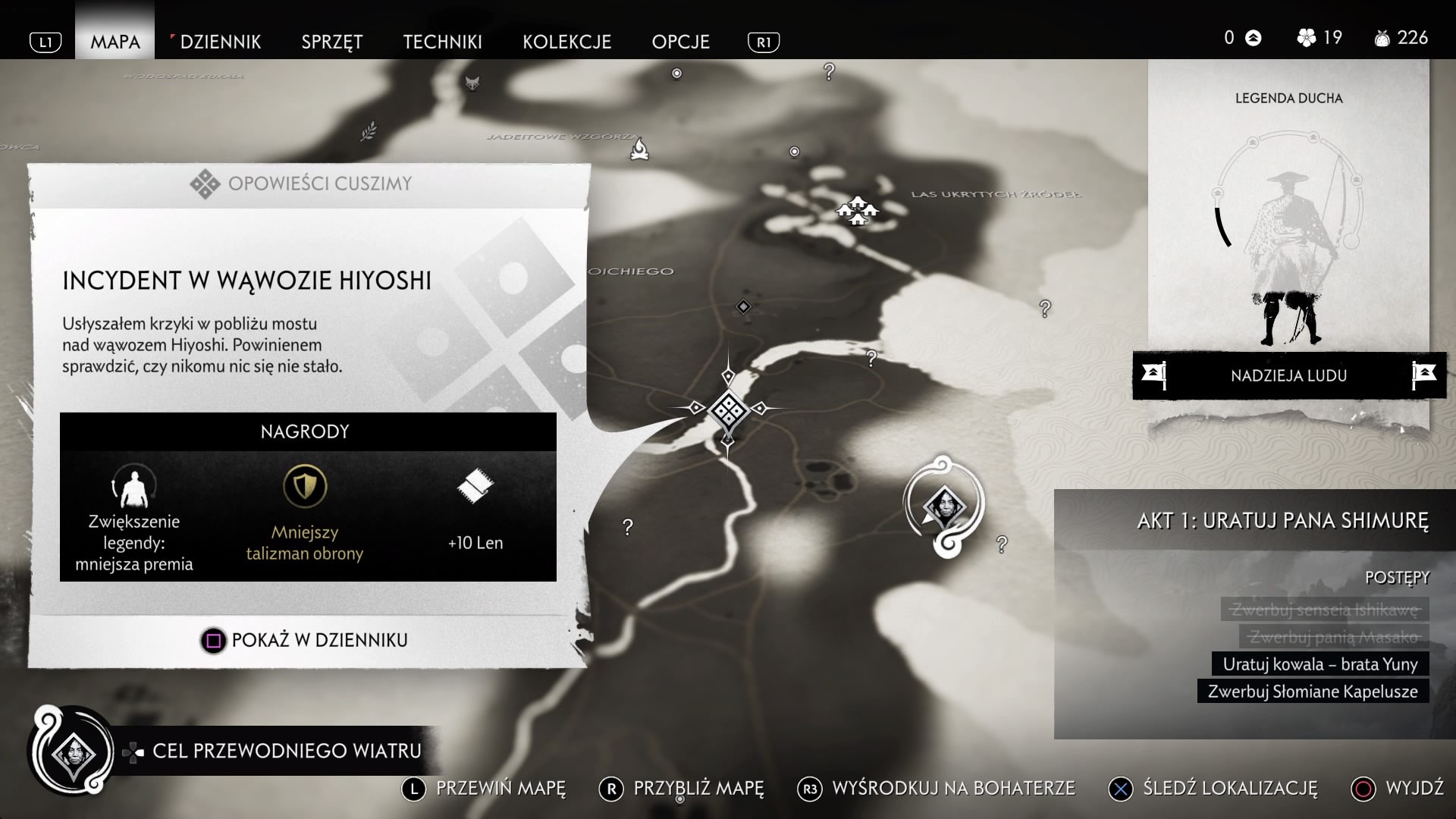This screenshot has height=819, width=1456.
Task: Switch to the Dziennik tab
Action: (x=220, y=42)
